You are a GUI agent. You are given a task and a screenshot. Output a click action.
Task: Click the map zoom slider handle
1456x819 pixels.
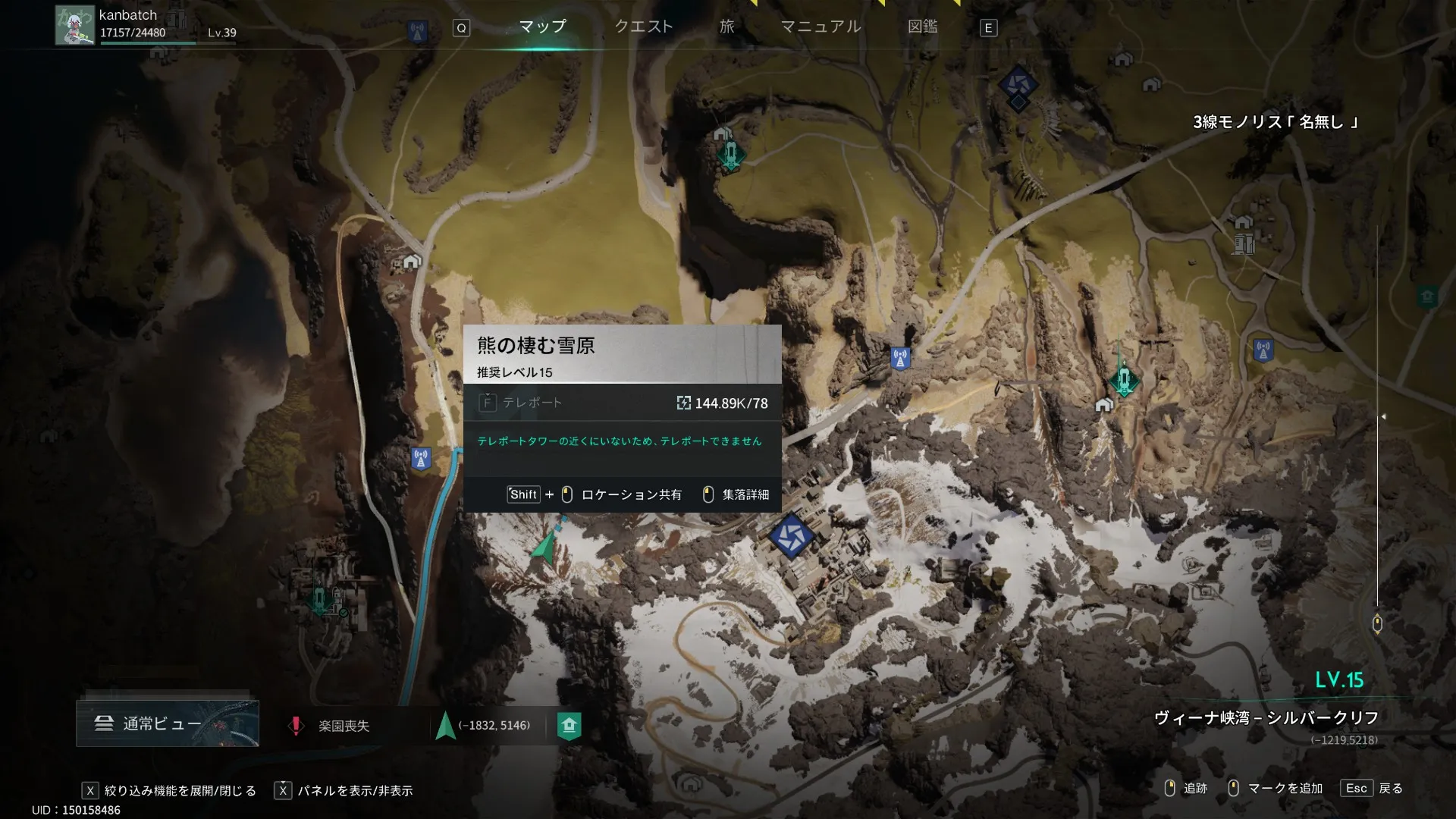pyautogui.click(x=1377, y=623)
